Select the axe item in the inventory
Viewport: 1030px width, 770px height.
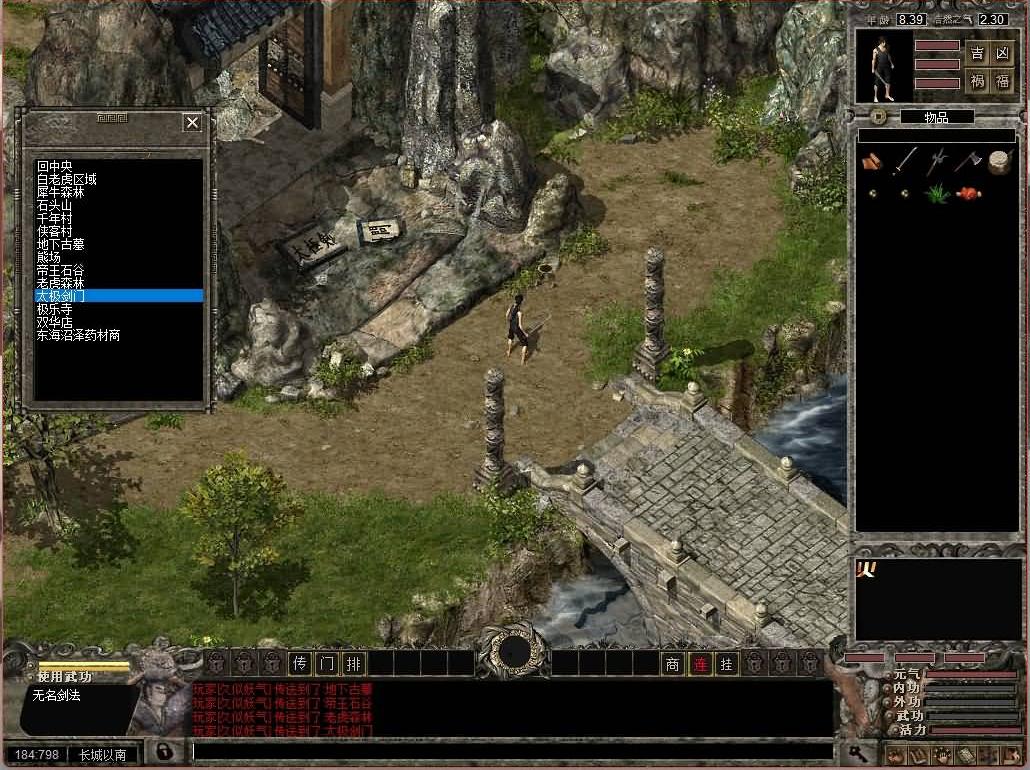pos(966,161)
